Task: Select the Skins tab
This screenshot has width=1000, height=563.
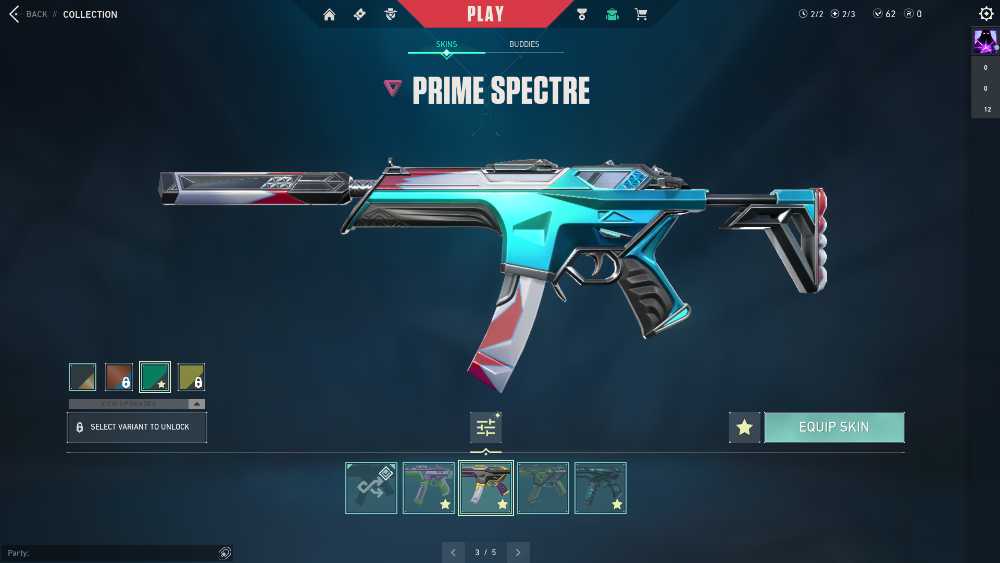Action: coord(446,45)
